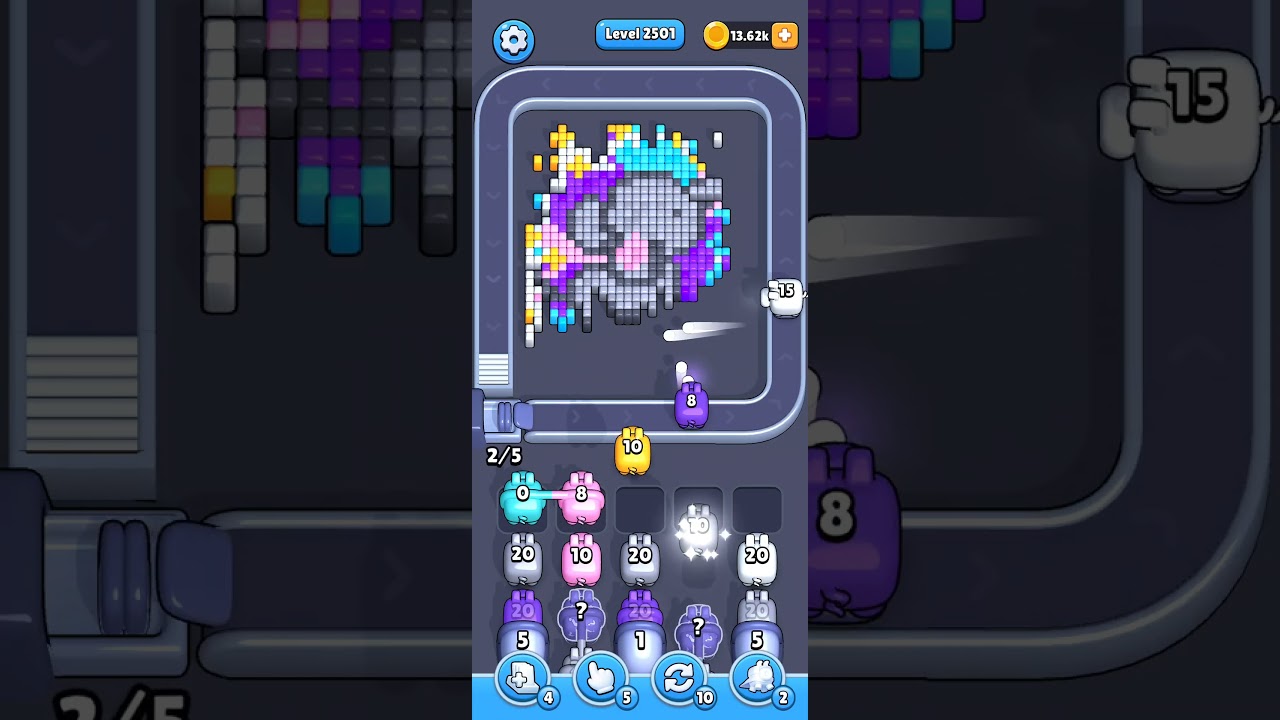Pick the pink bomb numbered 8

pyautogui.click(x=583, y=497)
